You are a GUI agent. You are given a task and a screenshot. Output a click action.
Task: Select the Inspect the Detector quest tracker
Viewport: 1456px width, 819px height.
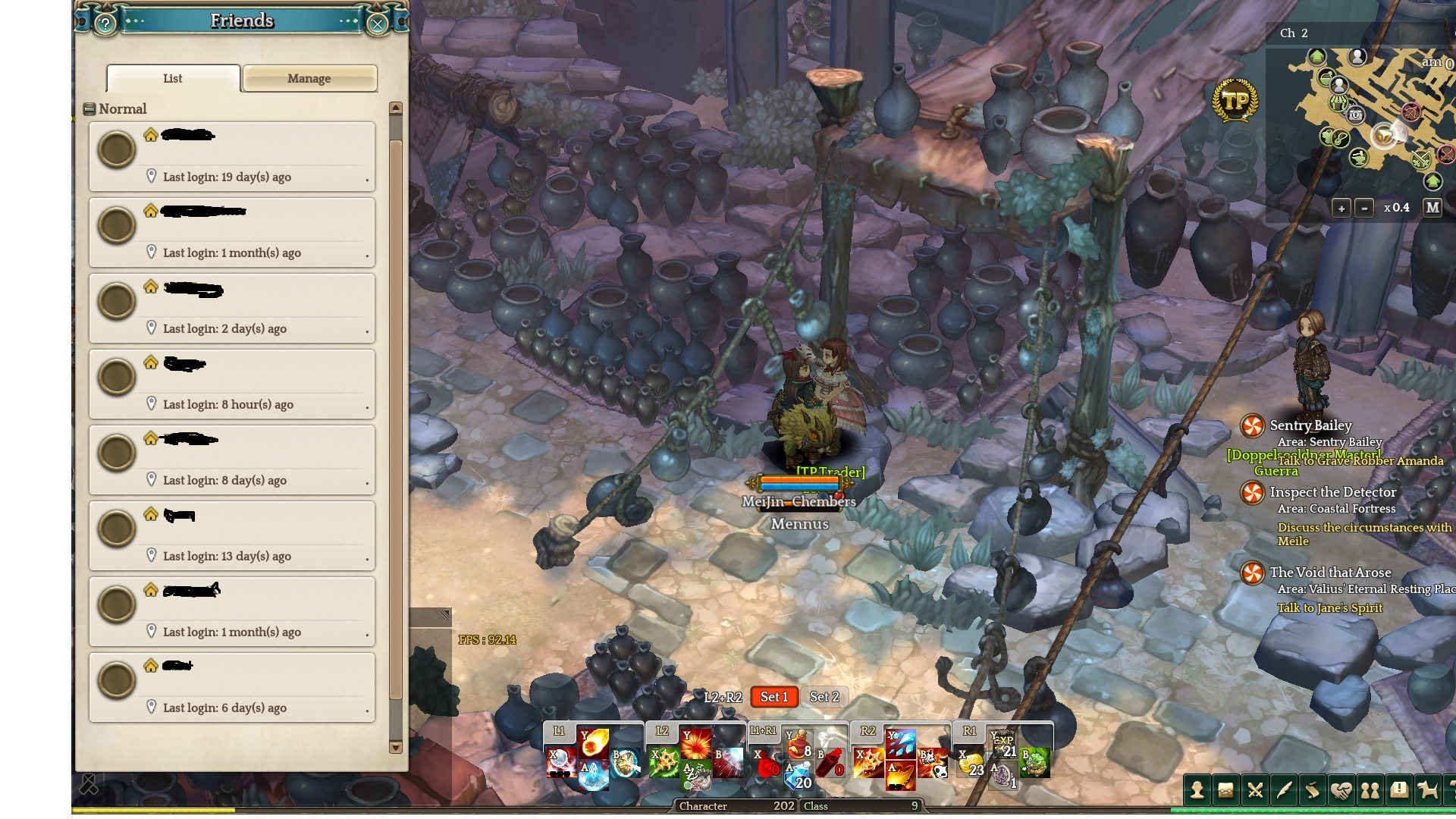(1332, 492)
